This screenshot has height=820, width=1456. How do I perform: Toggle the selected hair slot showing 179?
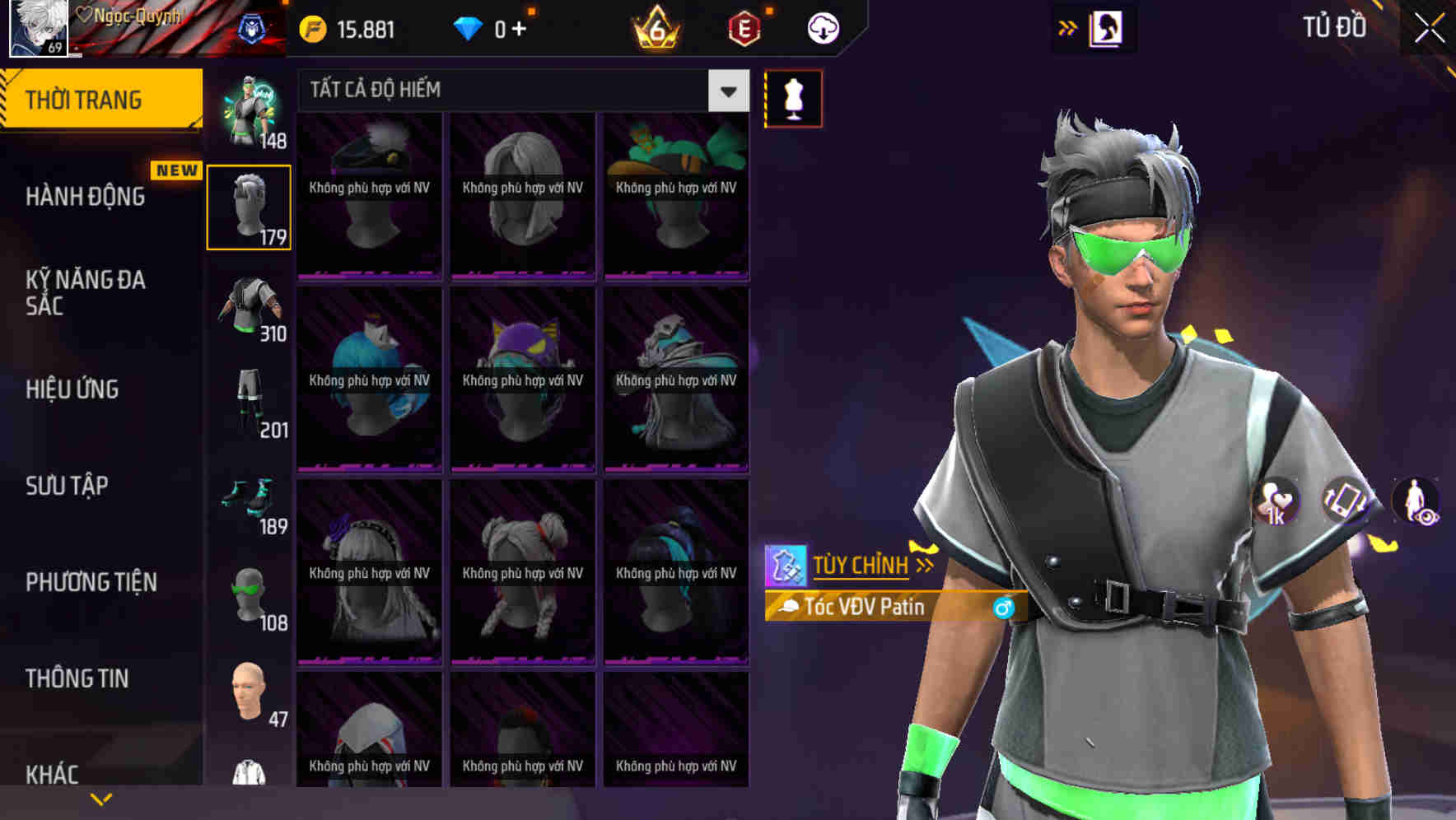point(249,205)
